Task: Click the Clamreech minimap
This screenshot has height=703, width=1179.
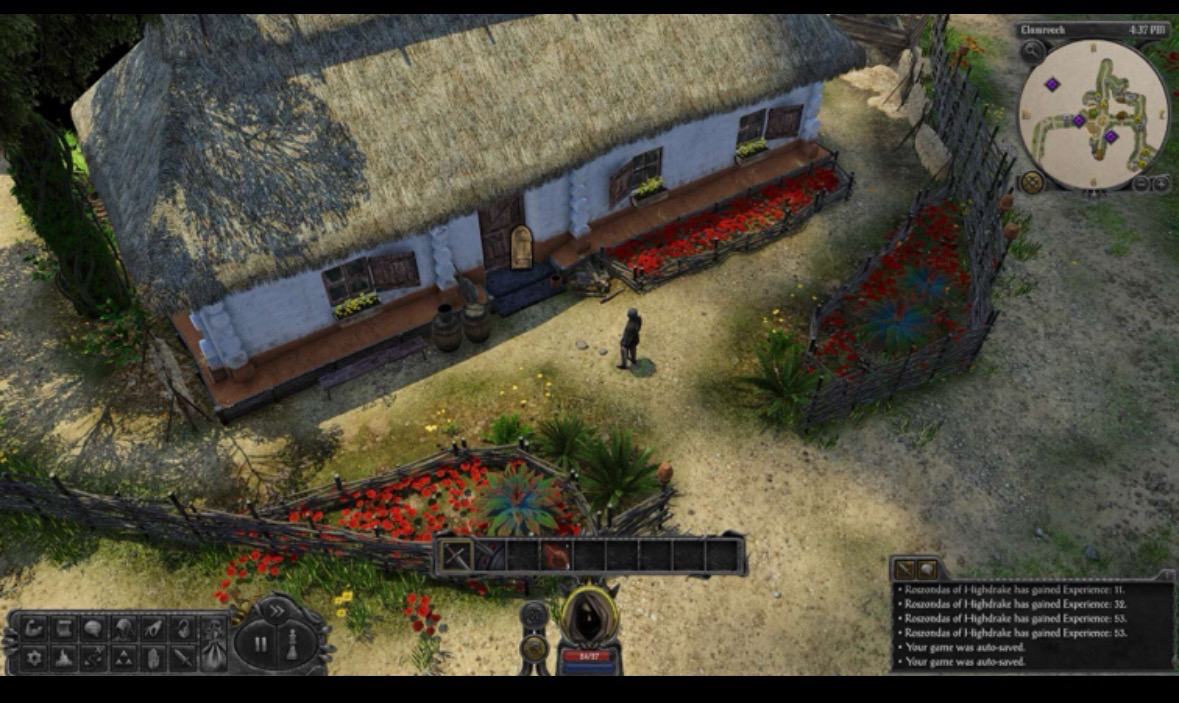Action: 1092,113
